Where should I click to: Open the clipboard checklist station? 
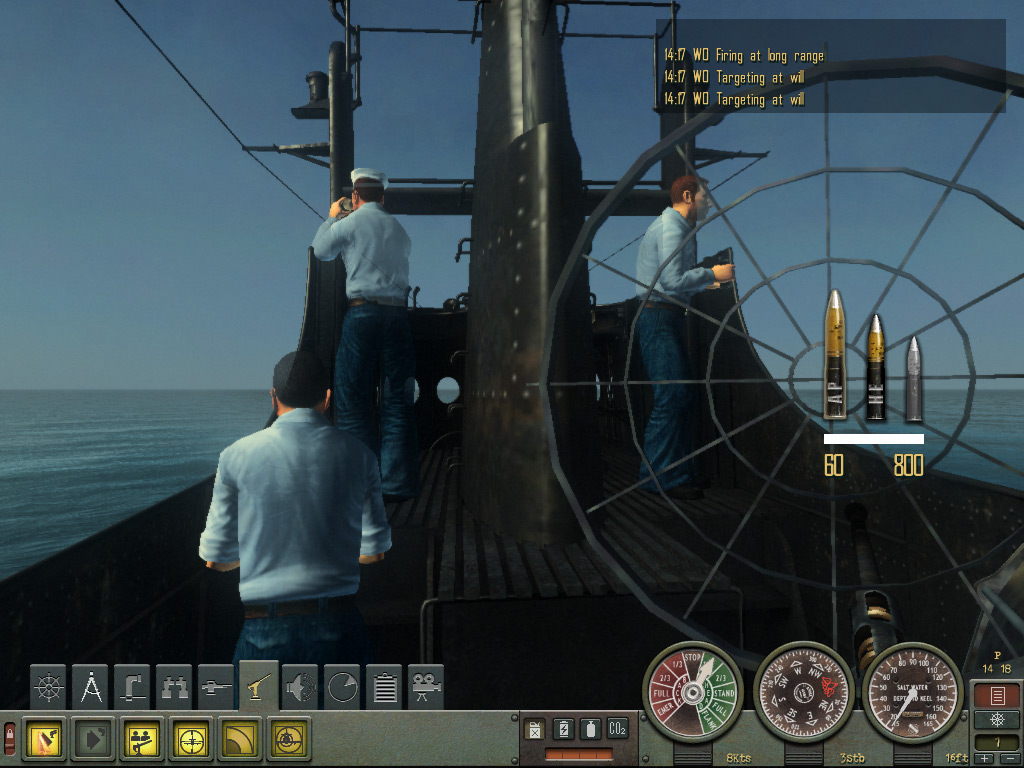tap(385, 687)
